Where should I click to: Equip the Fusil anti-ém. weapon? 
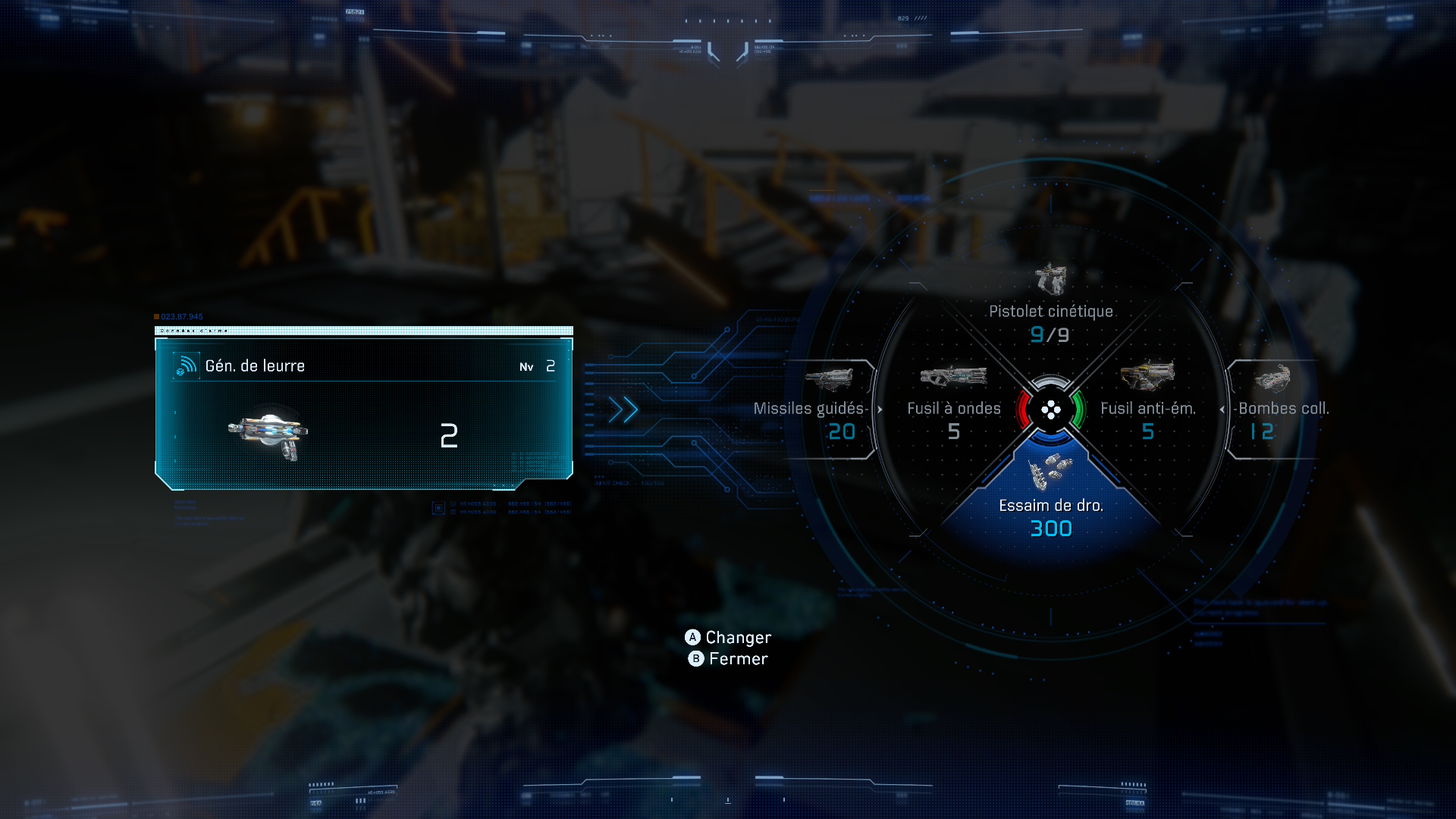click(1147, 404)
